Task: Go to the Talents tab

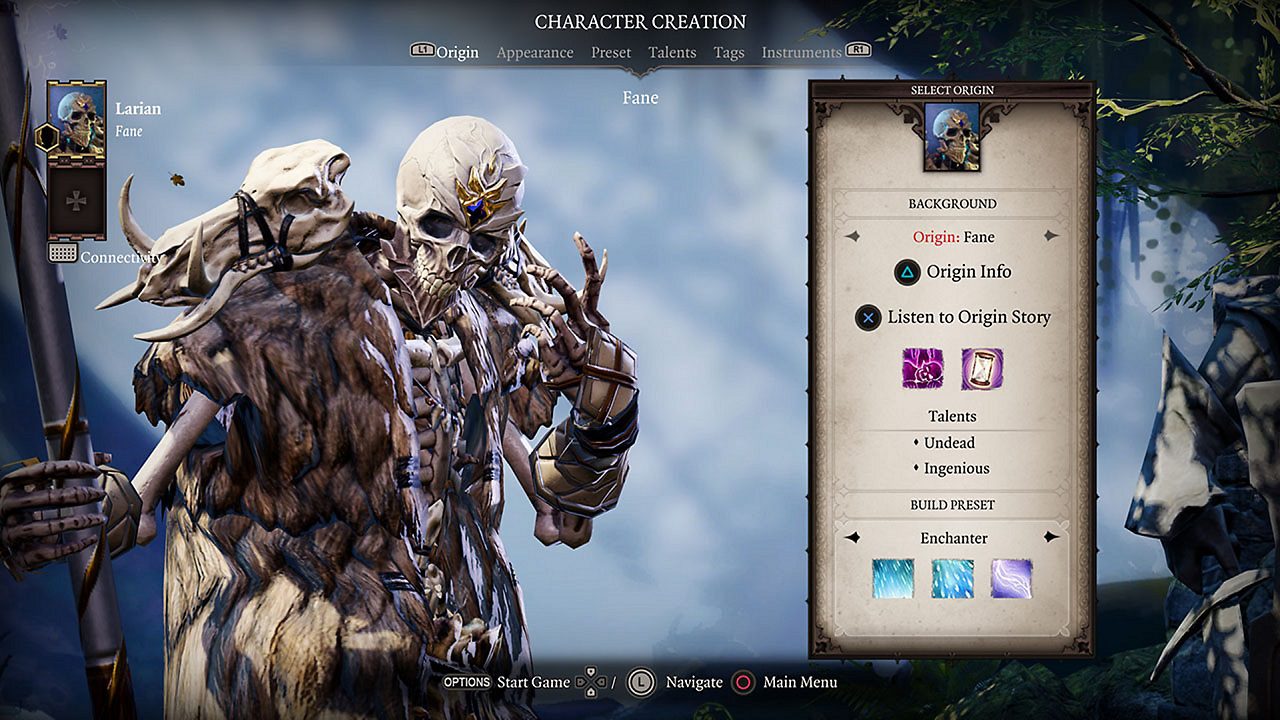Action: [x=672, y=53]
